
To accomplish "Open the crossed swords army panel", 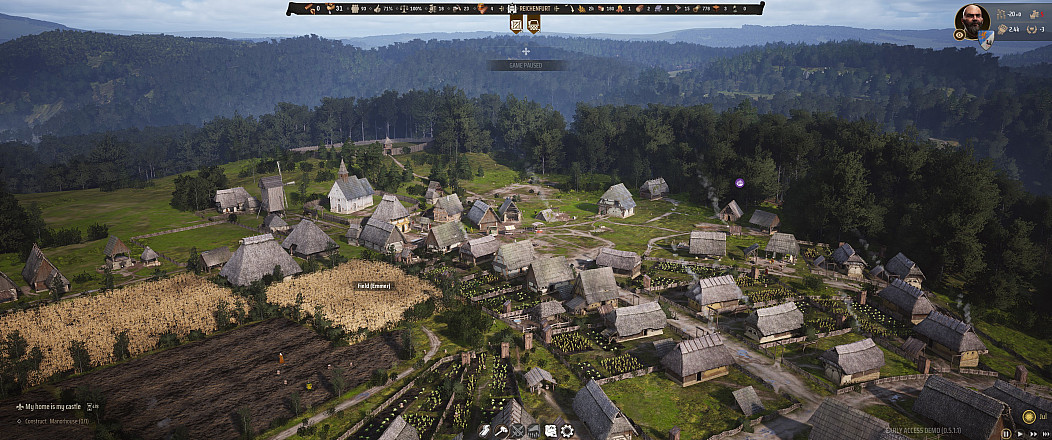I will pyautogui.click(x=517, y=431).
